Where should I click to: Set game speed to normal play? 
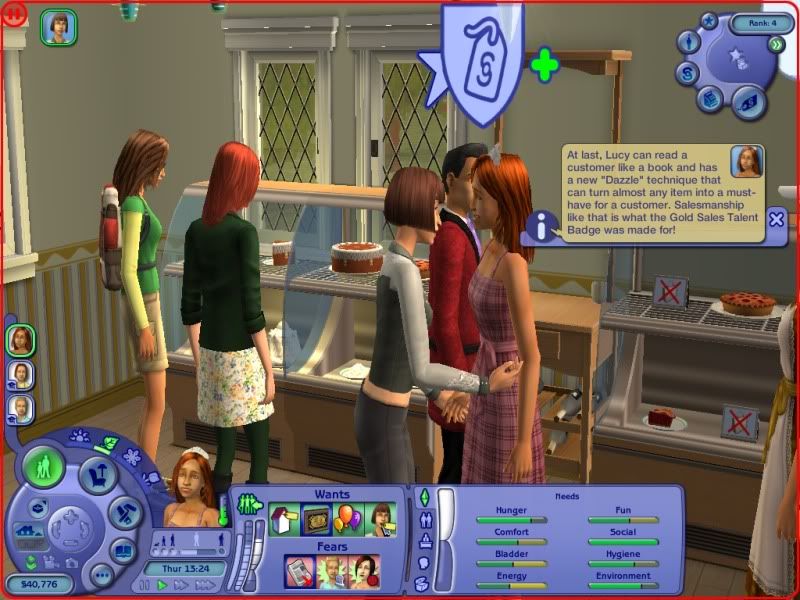pos(162,585)
